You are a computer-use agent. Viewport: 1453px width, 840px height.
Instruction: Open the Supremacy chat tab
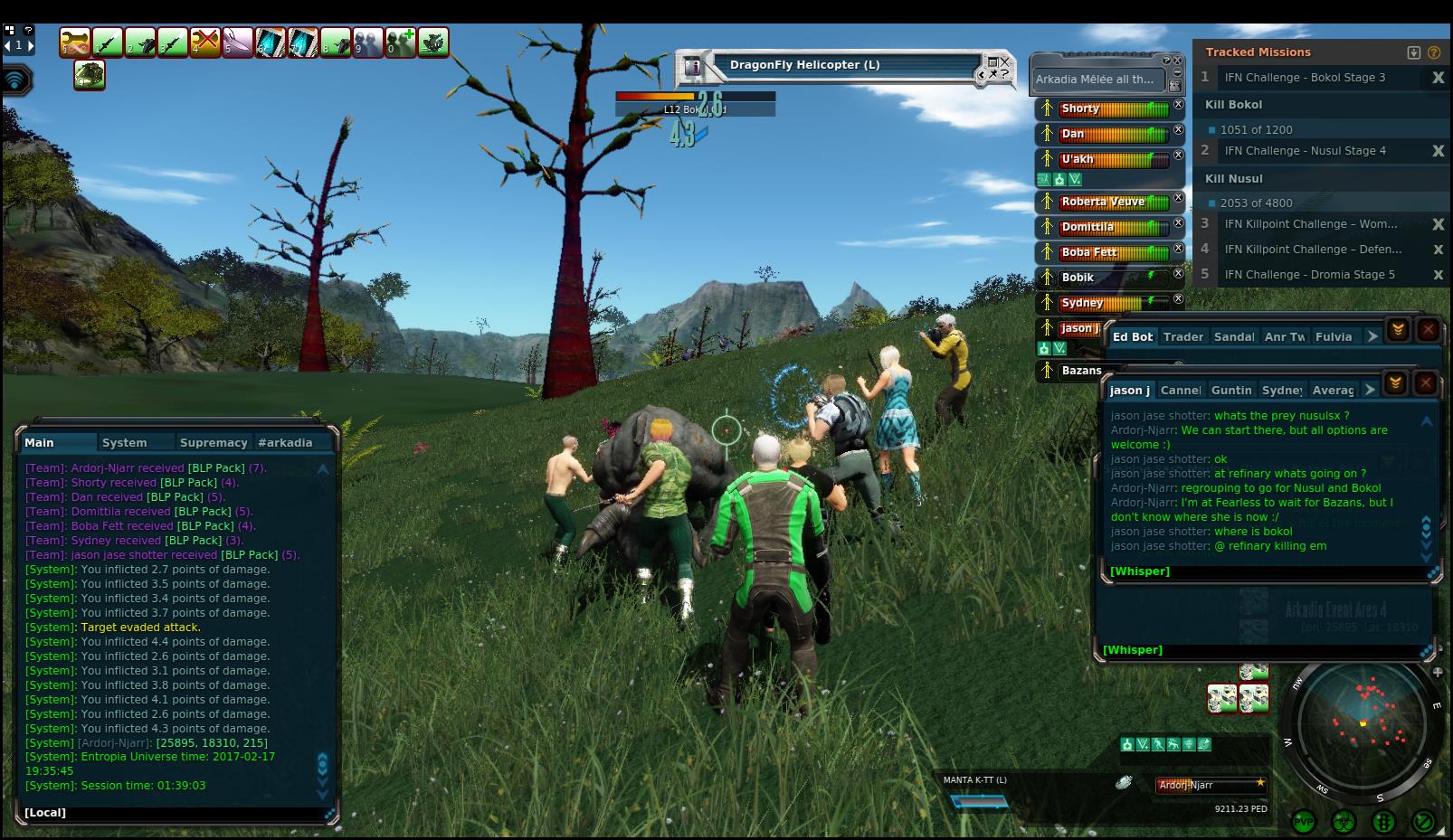coord(214,443)
